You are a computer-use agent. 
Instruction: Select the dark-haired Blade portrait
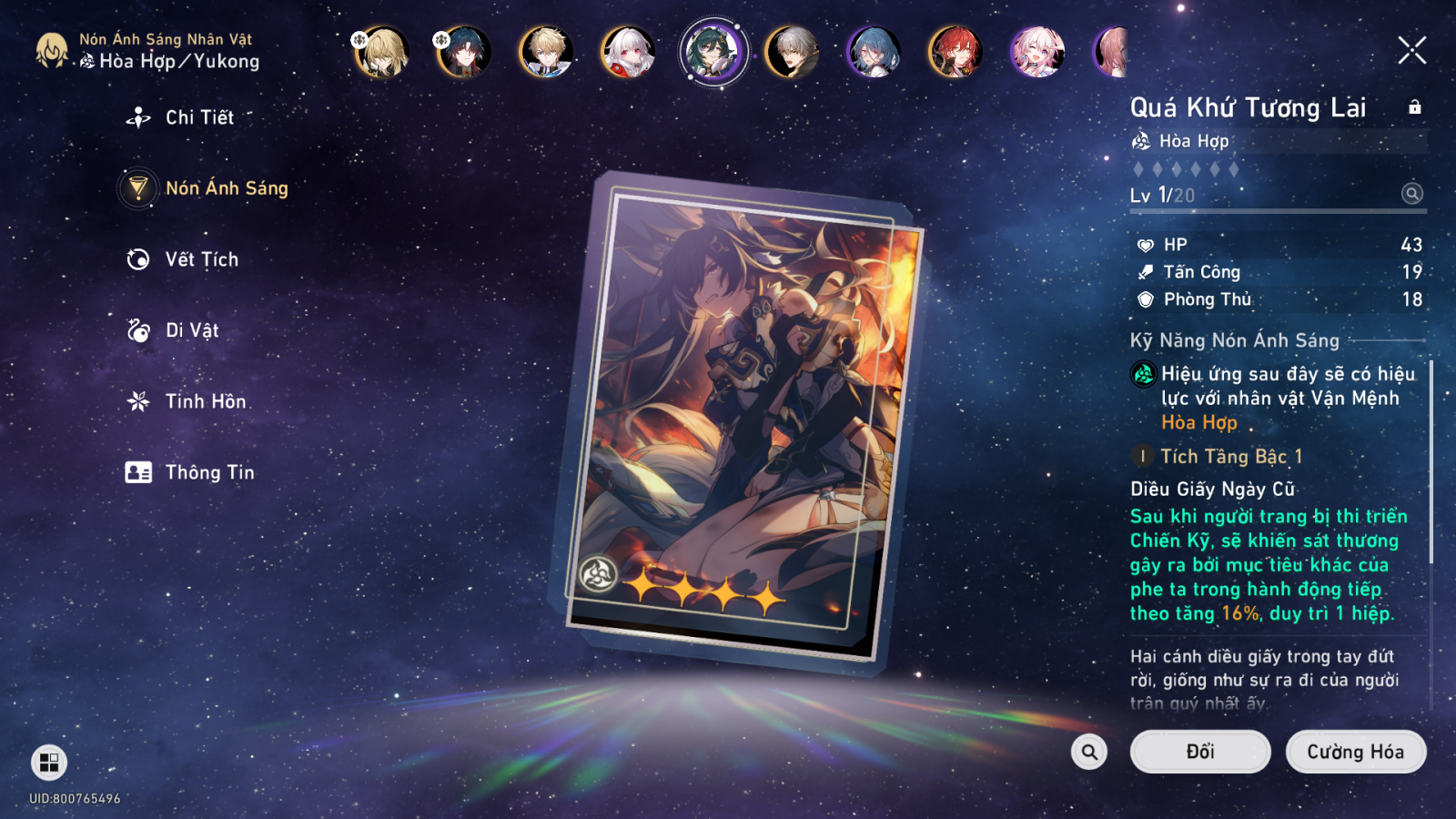[464, 52]
